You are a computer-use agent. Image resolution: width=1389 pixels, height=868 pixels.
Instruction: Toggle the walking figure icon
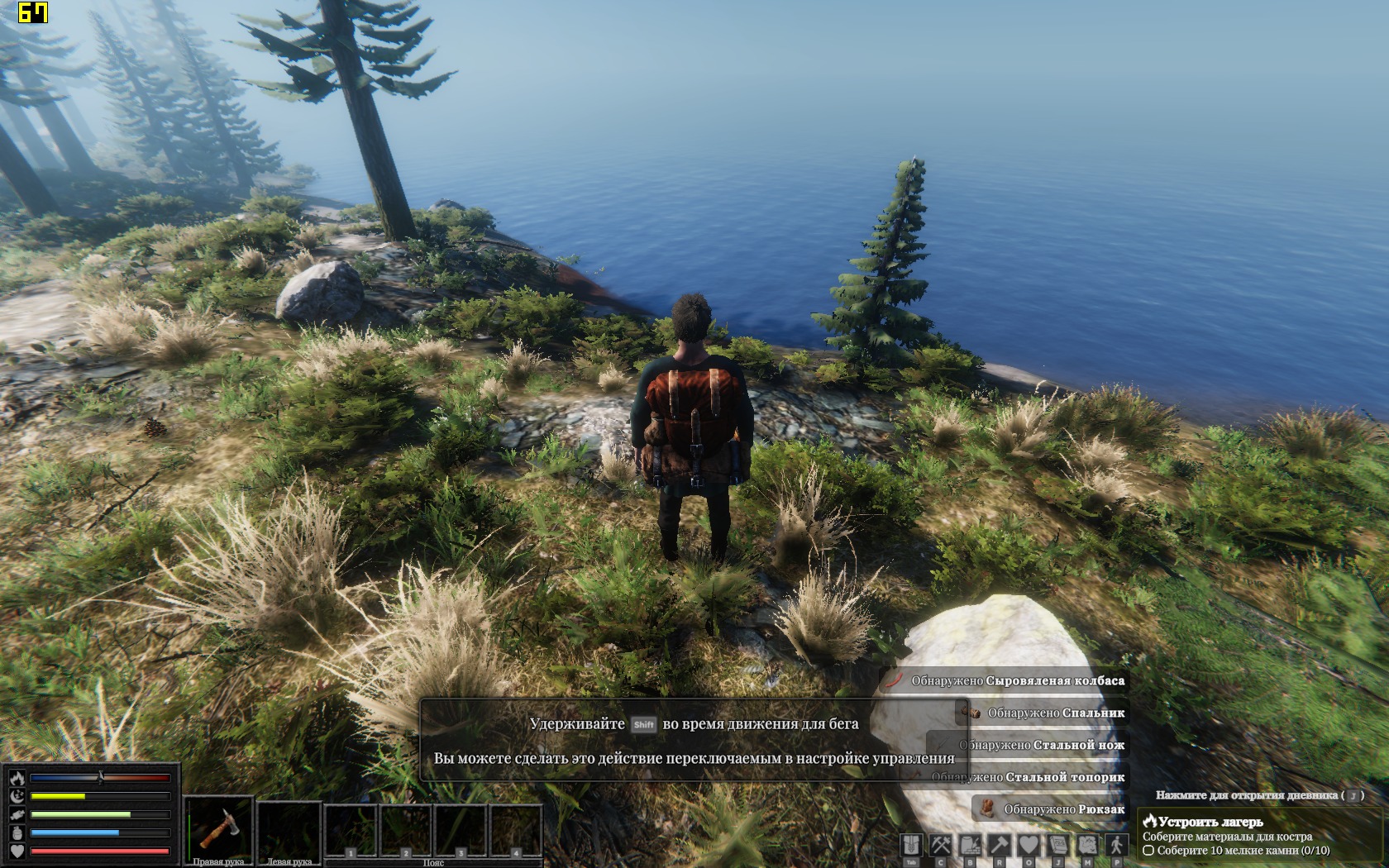click(x=1117, y=845)
